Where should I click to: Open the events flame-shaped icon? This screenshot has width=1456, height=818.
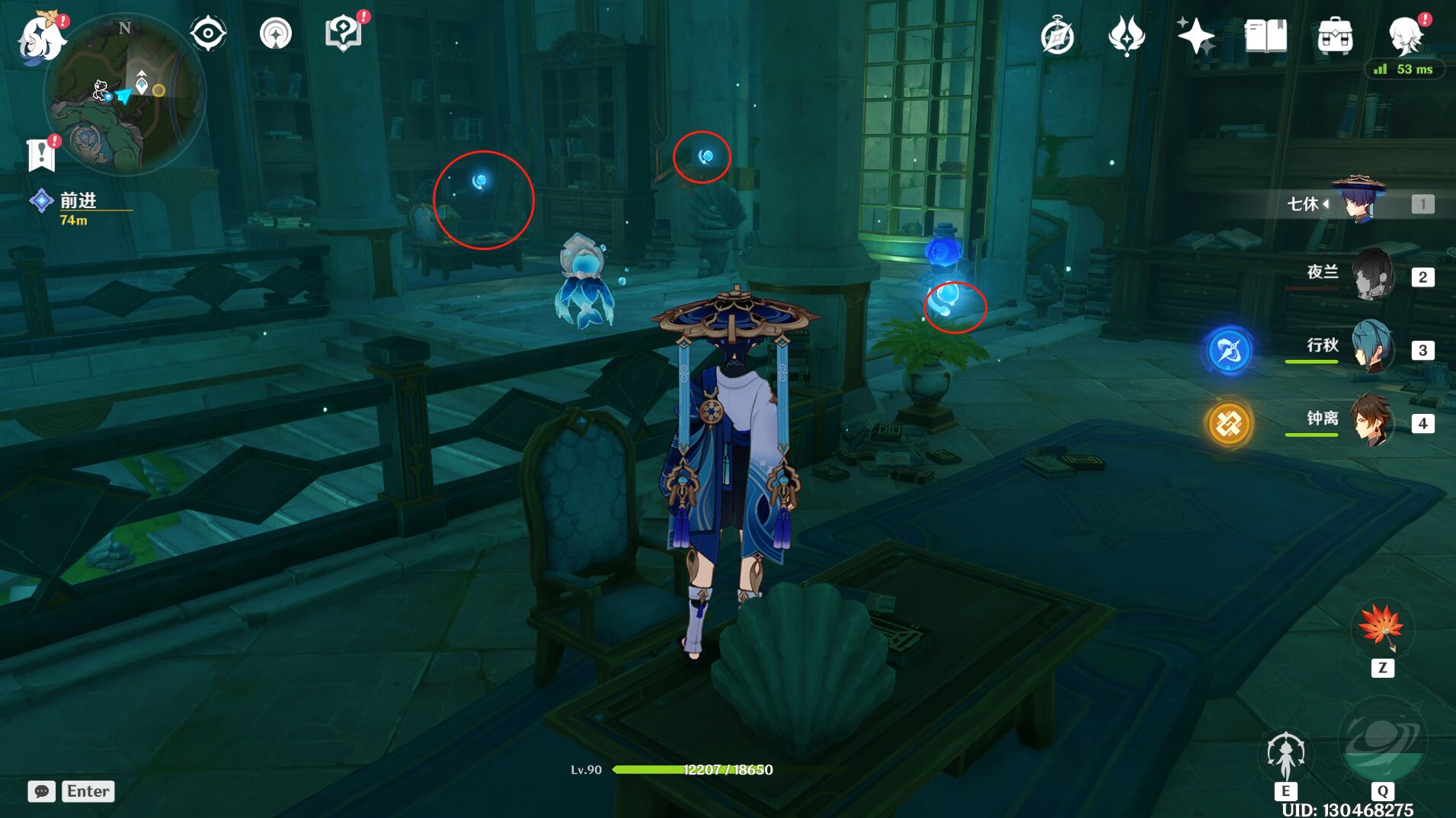point(1126,36)
